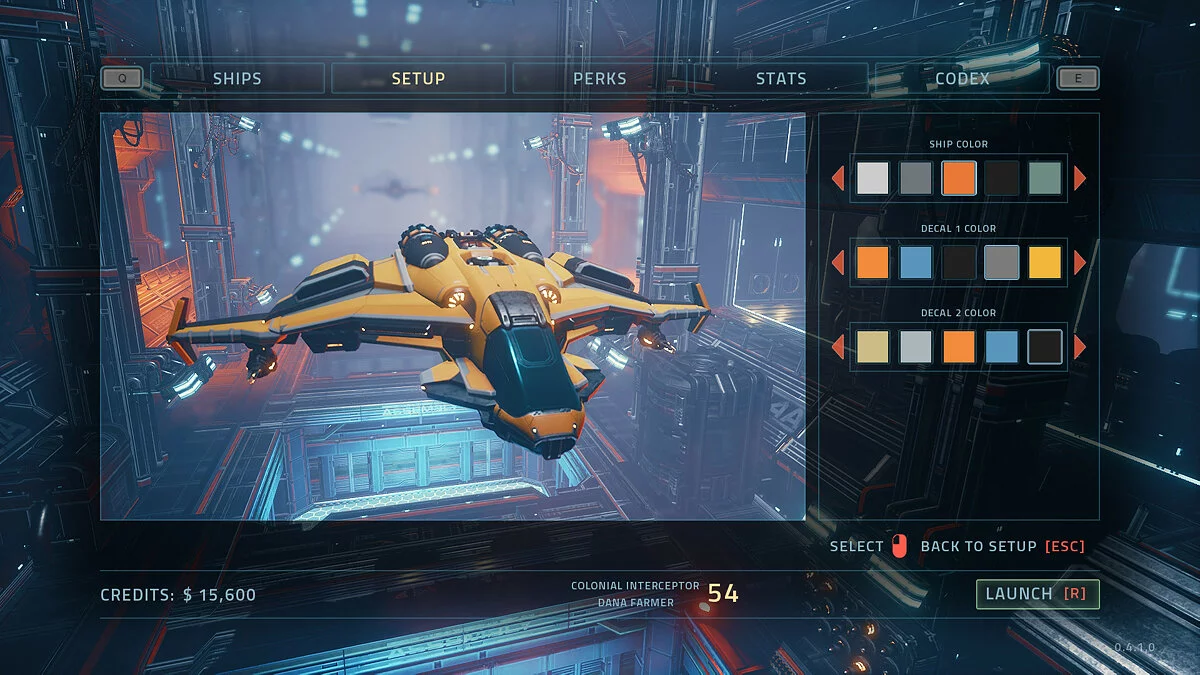Click the right arrow beside Ship Color
The image size is (1200, 675).
pos(1080,178)
